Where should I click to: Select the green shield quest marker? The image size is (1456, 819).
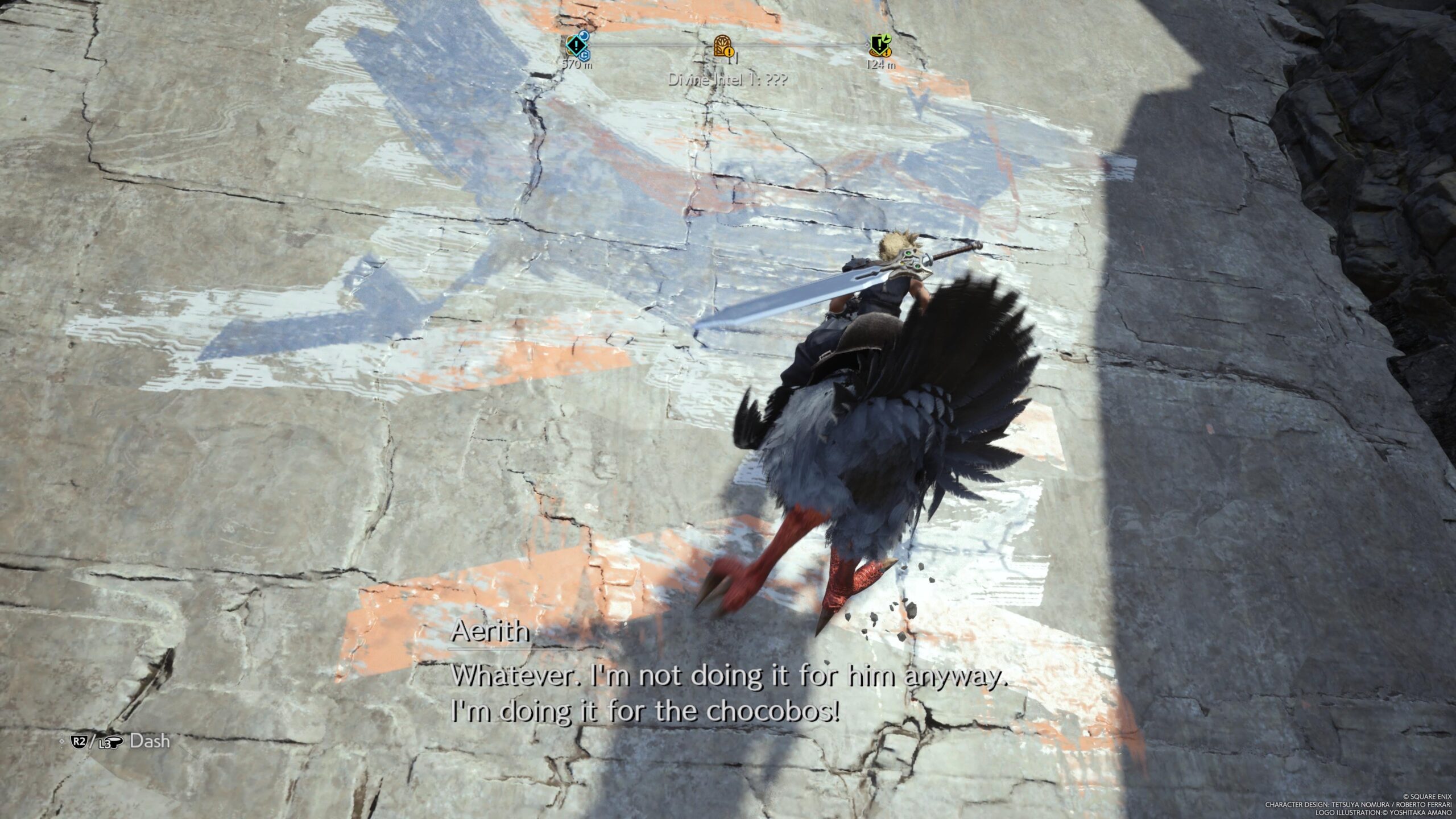[x=879, y=45]
